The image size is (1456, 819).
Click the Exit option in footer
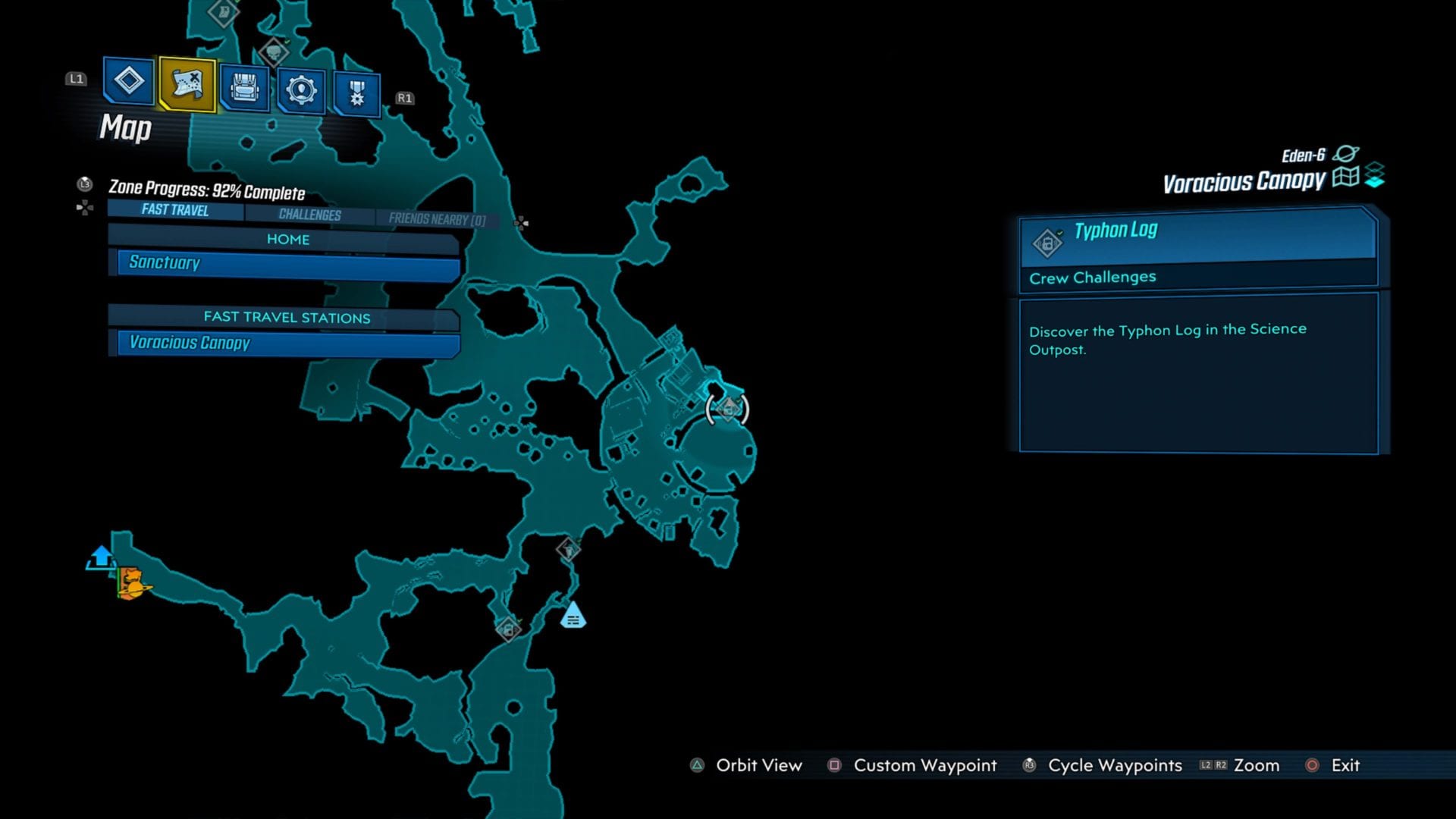coord(1345,765)
